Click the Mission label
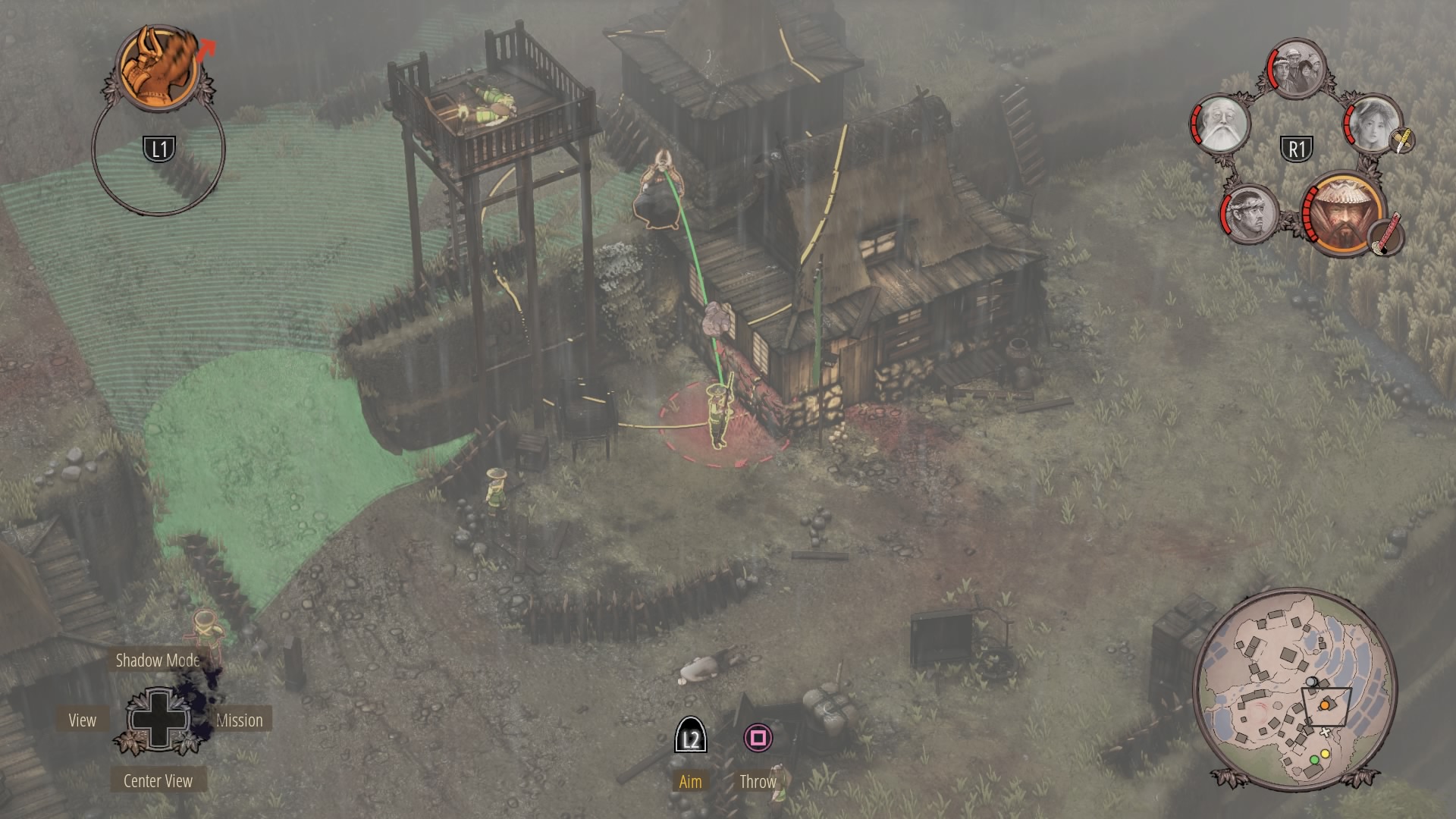1456x819 pixels. click(240, 720)
